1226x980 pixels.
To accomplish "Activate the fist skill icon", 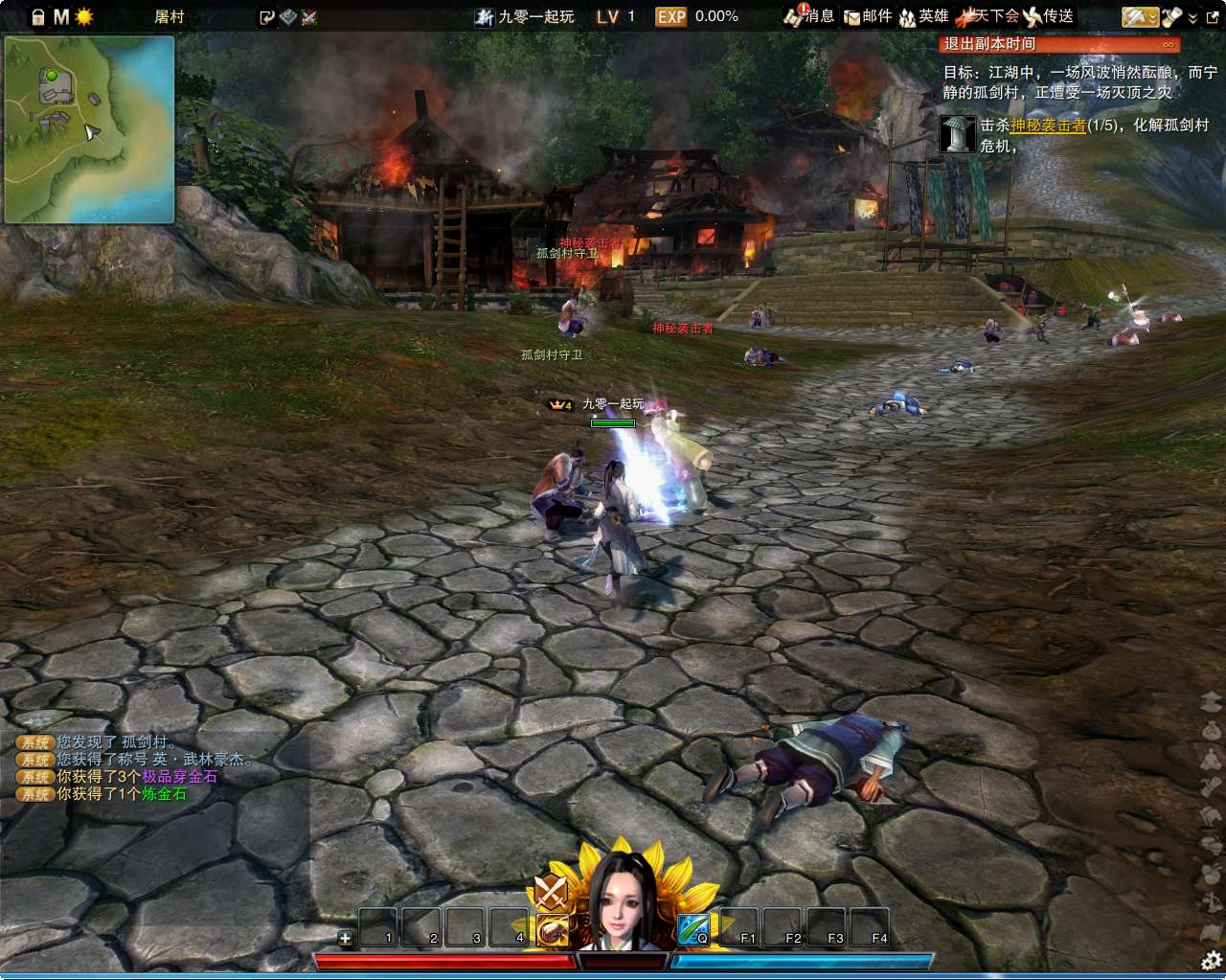I will click(553, 930).
